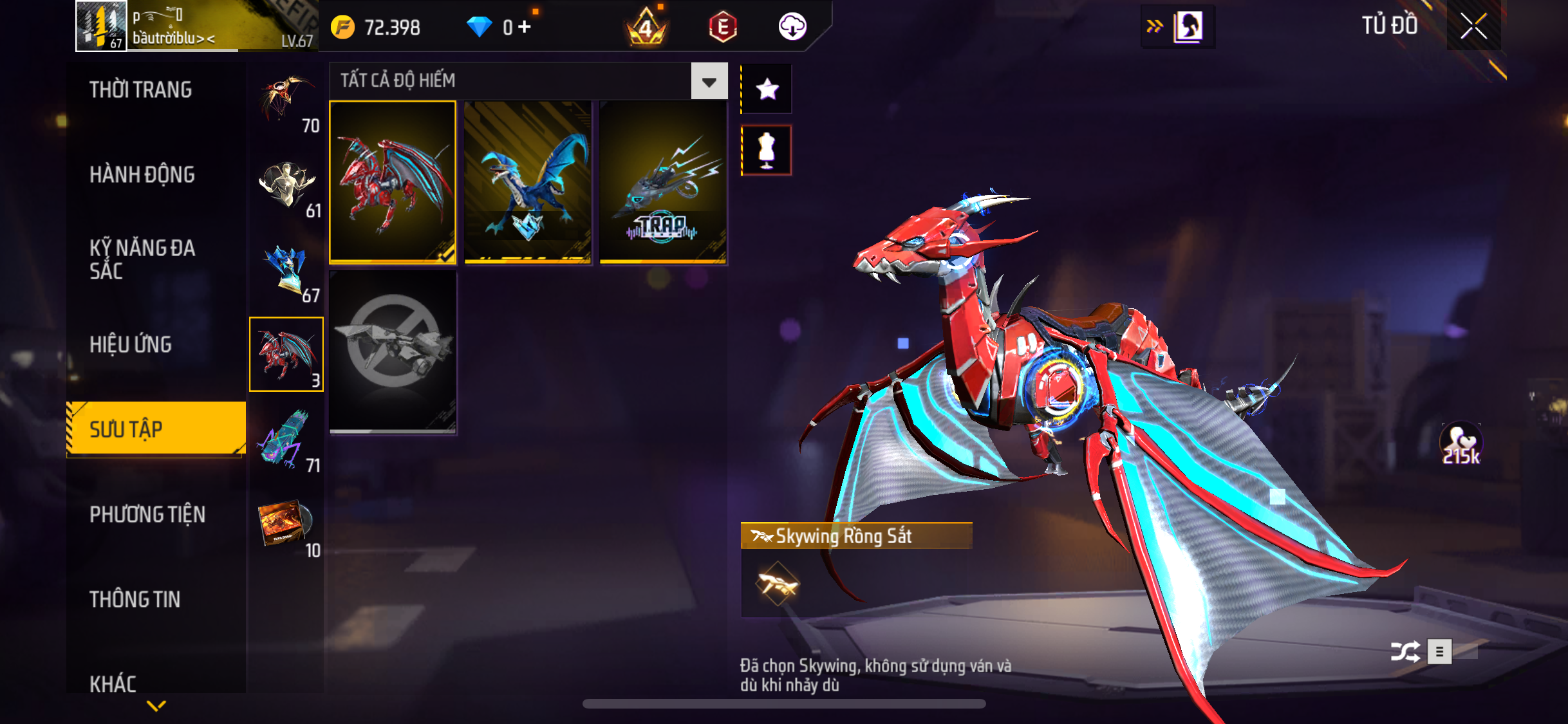Pick the TRAP skywing item

pyautogui.click(x=663, y=182)
